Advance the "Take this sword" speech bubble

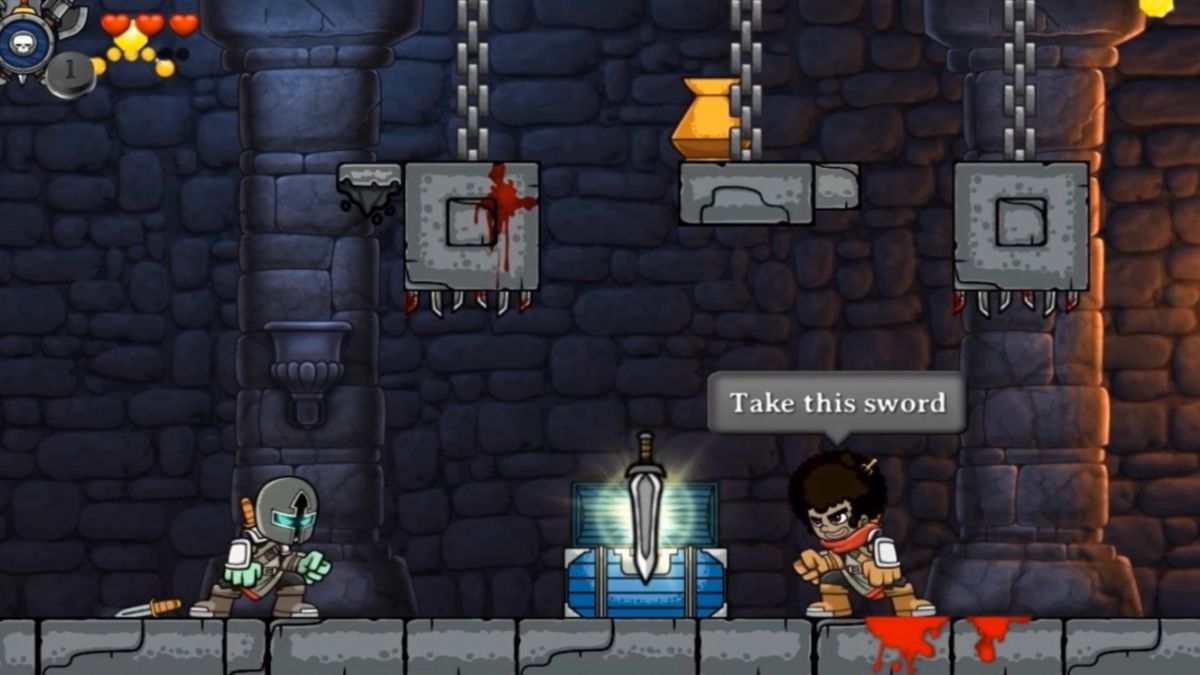836,403
